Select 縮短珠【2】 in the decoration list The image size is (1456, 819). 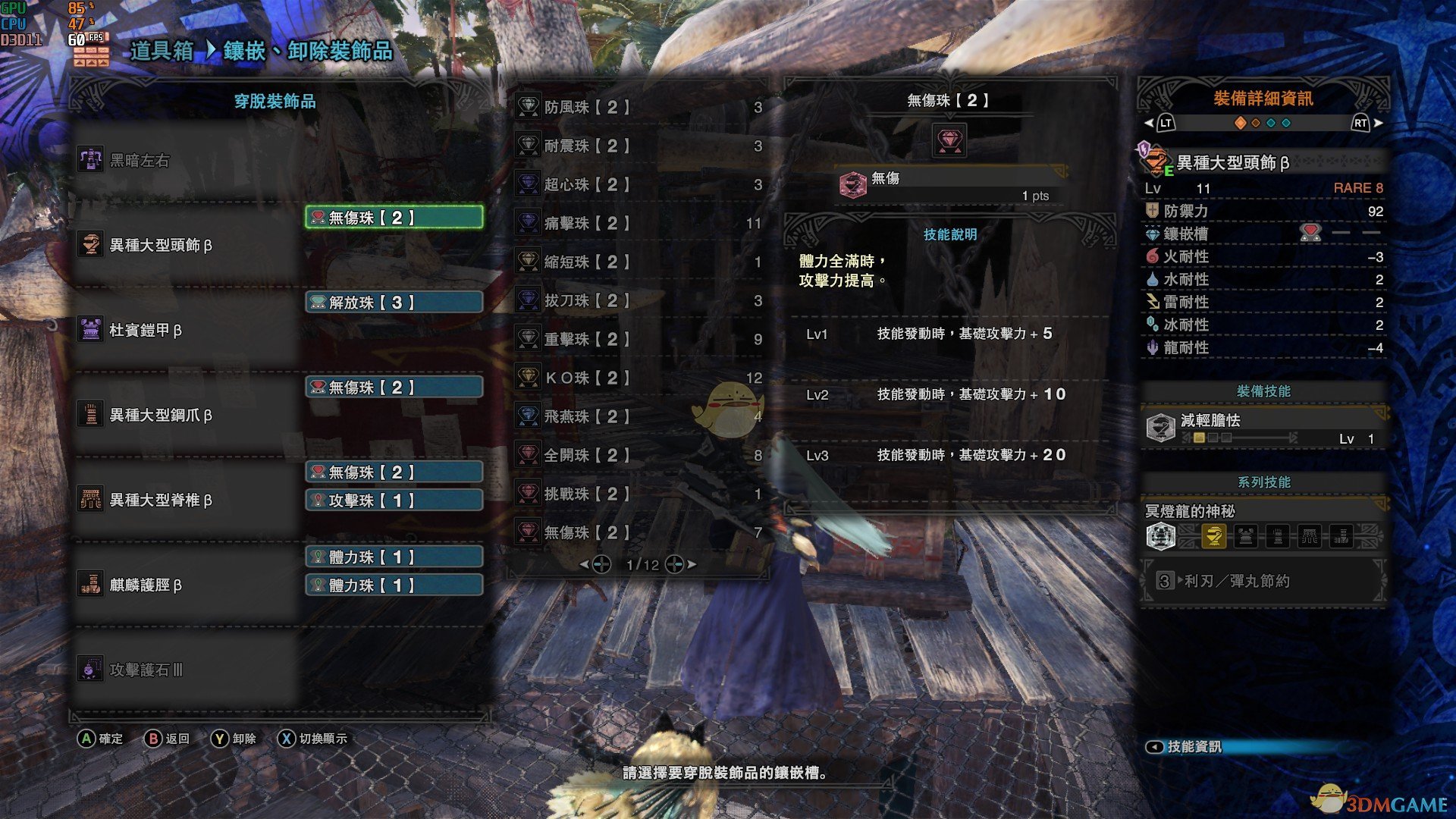click(637, 262)
